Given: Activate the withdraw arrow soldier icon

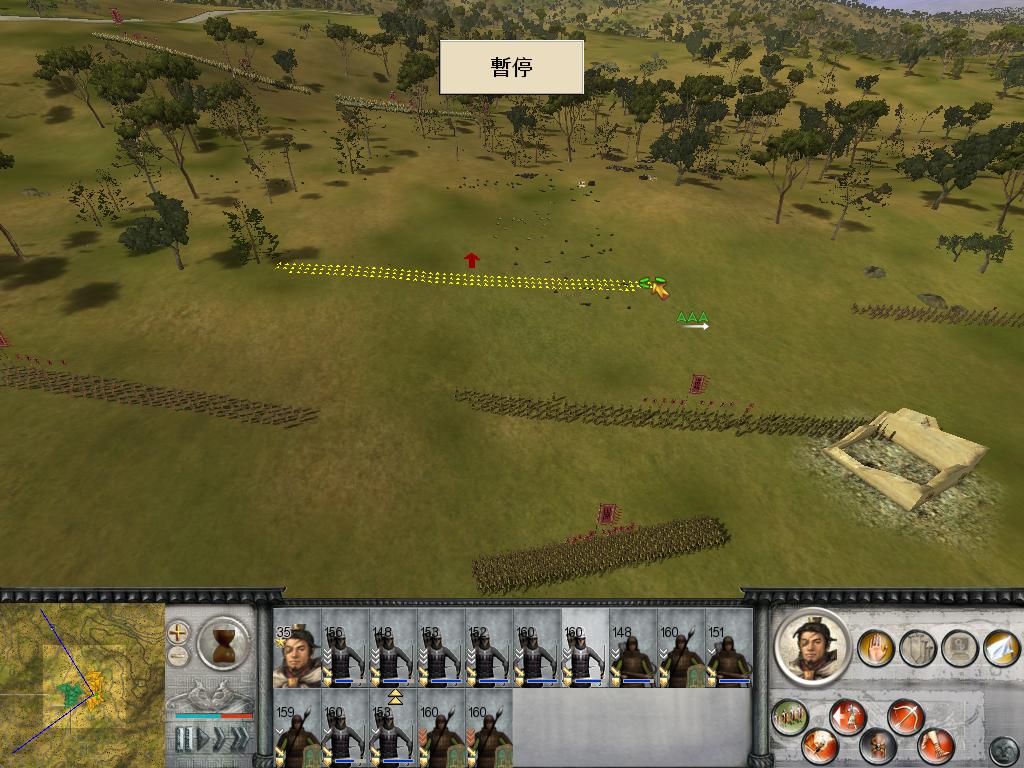Looking at the screenshot, I should [848, 716].
